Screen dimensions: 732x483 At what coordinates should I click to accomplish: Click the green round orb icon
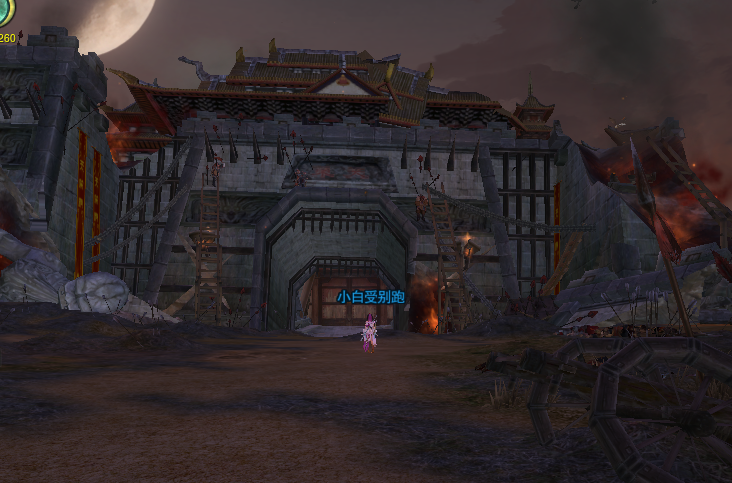(5, 11)
